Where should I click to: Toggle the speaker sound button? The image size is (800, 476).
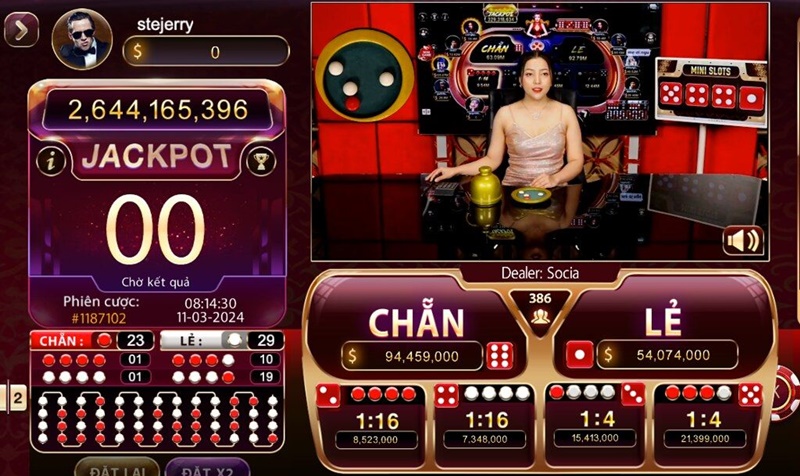pos(743,240)
